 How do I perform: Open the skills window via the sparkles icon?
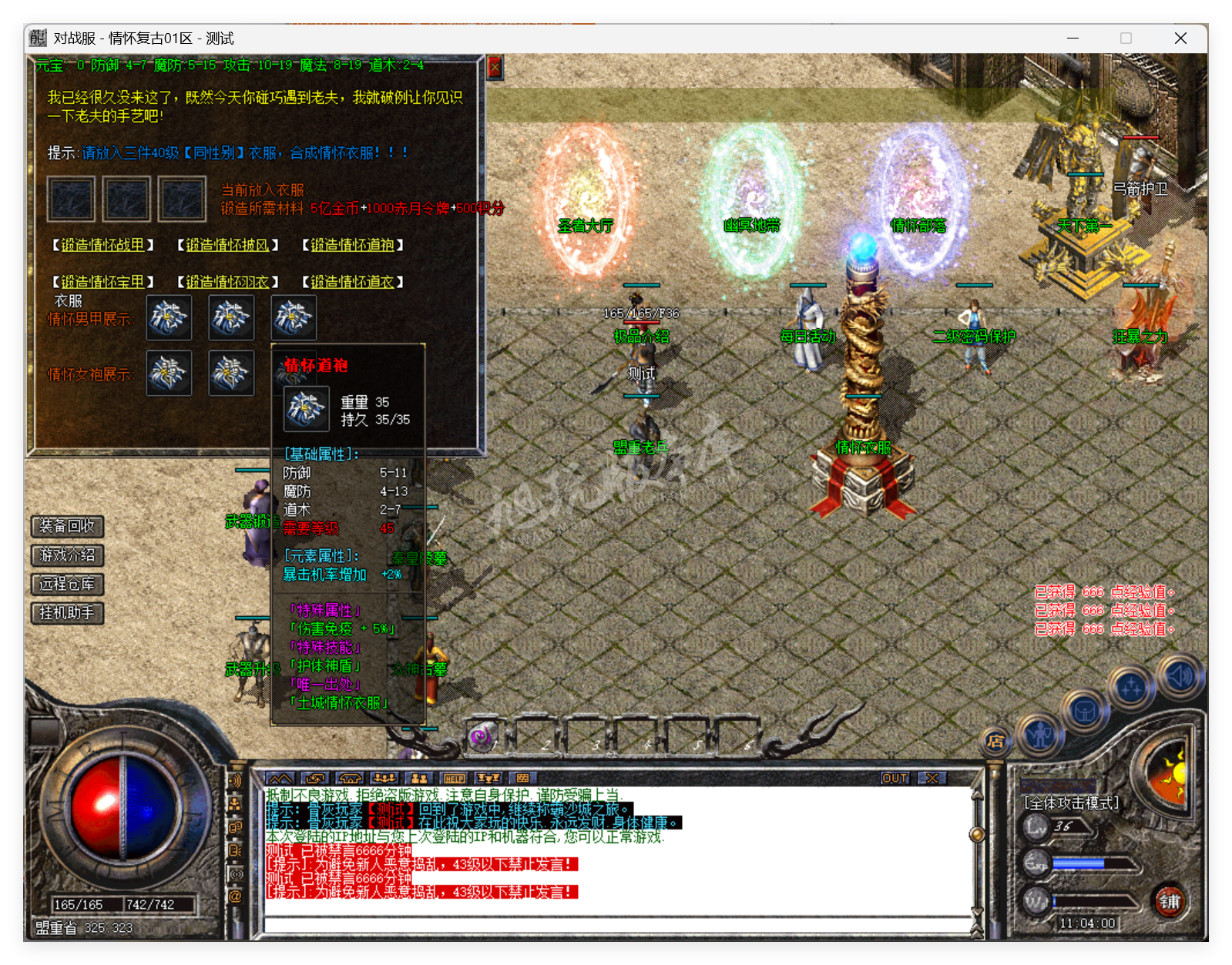coord(1130,688)
